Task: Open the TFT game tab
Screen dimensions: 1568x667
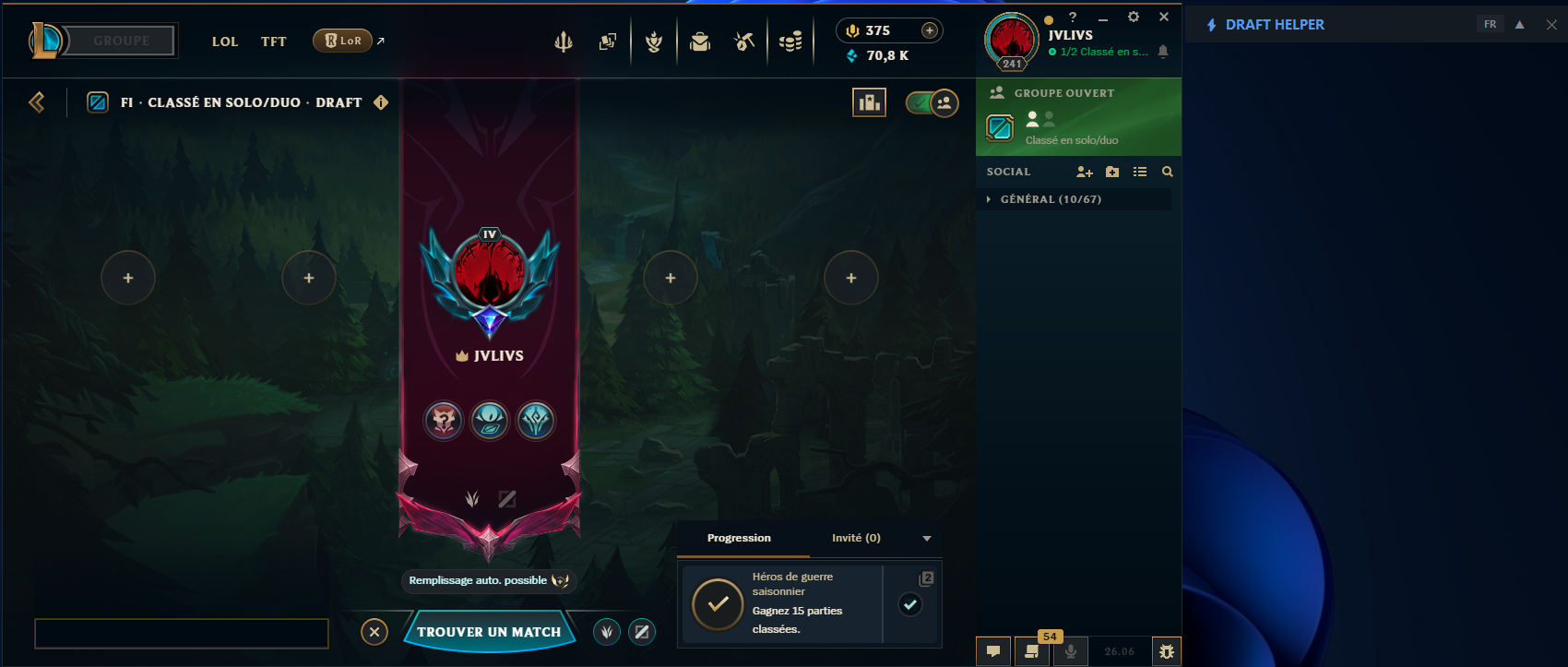Action: pos(273,42)
